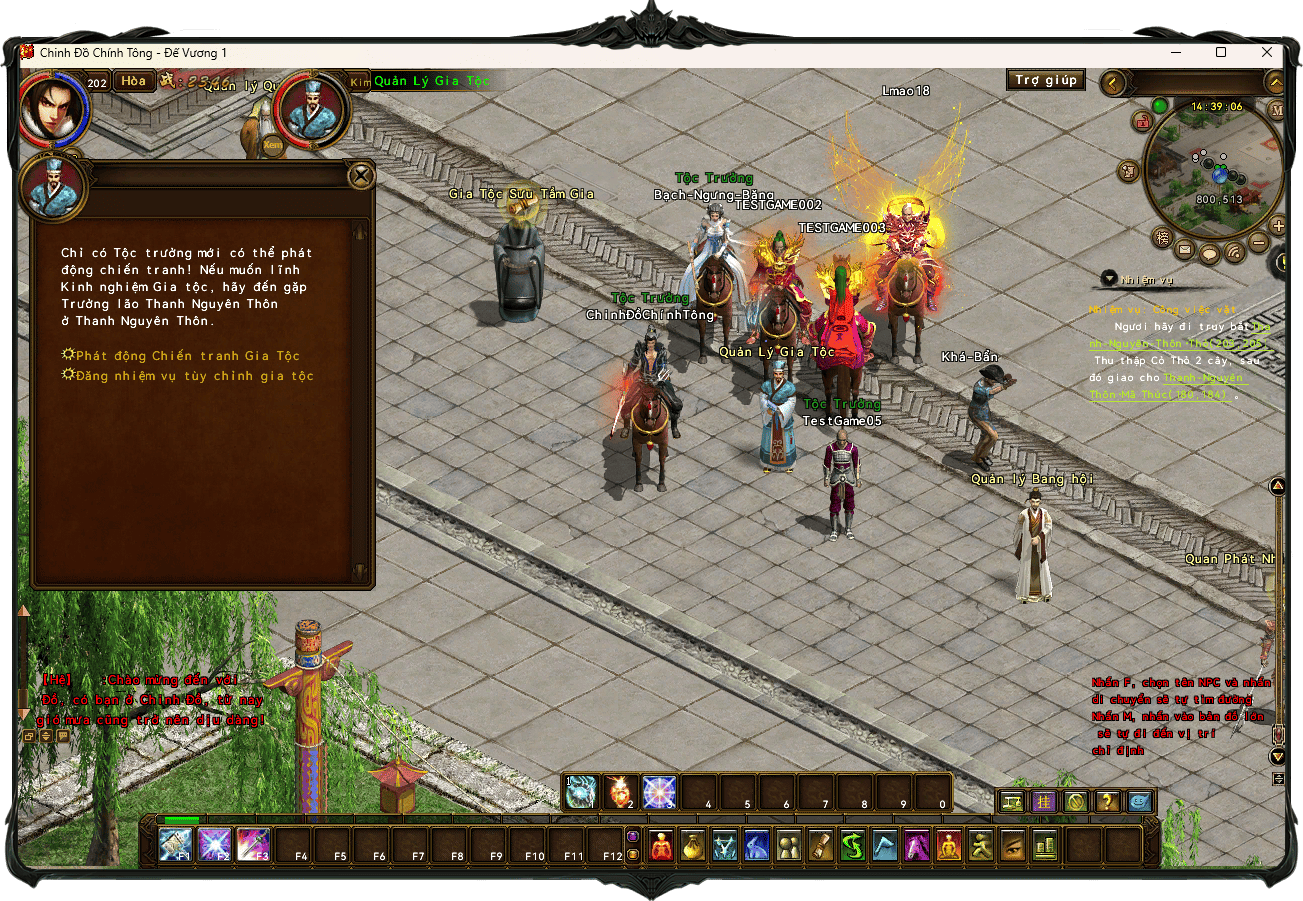
Task: Maximize the game window
Action: click(1221, 52)
